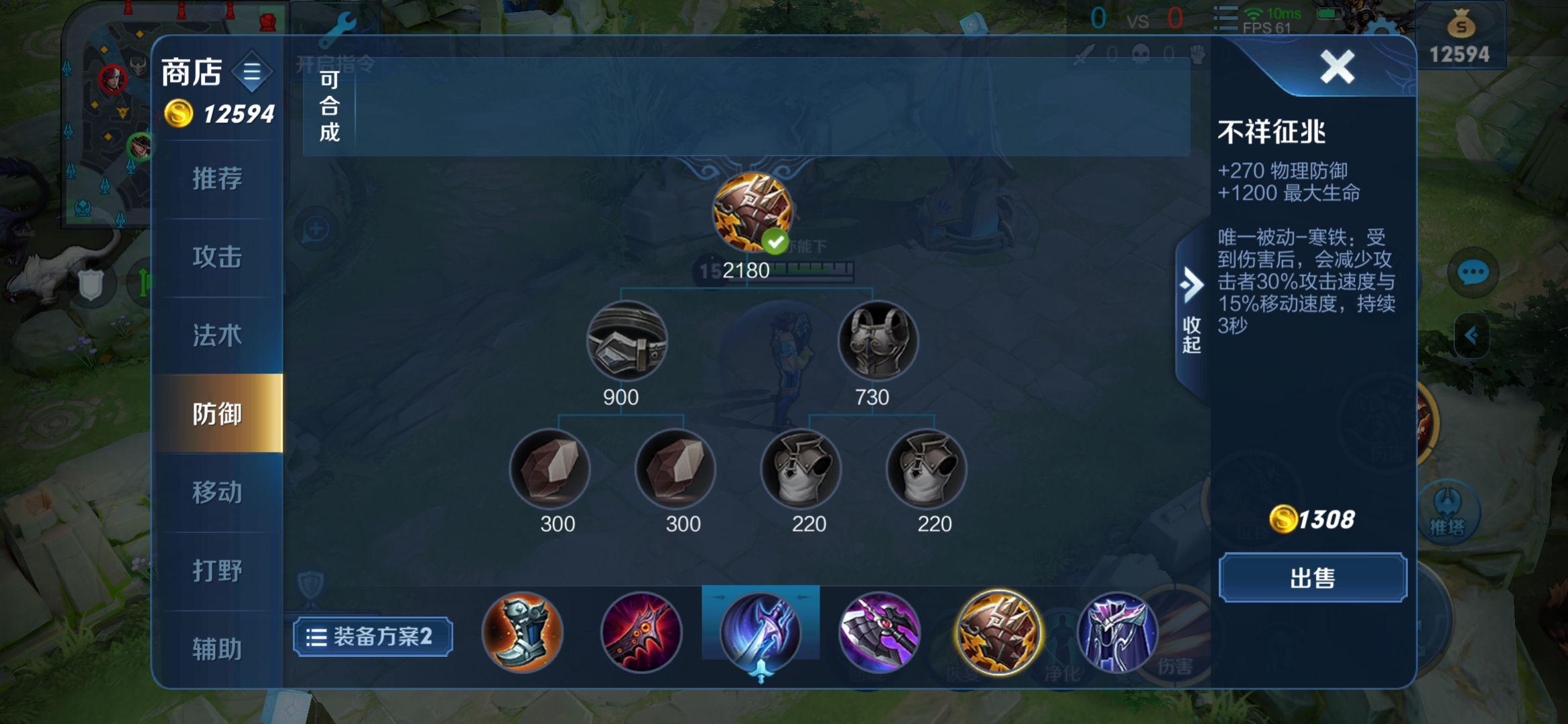The image size is (1568, 724).
Task: Select the purple axe equipment slot
Action: coord(879,633)
